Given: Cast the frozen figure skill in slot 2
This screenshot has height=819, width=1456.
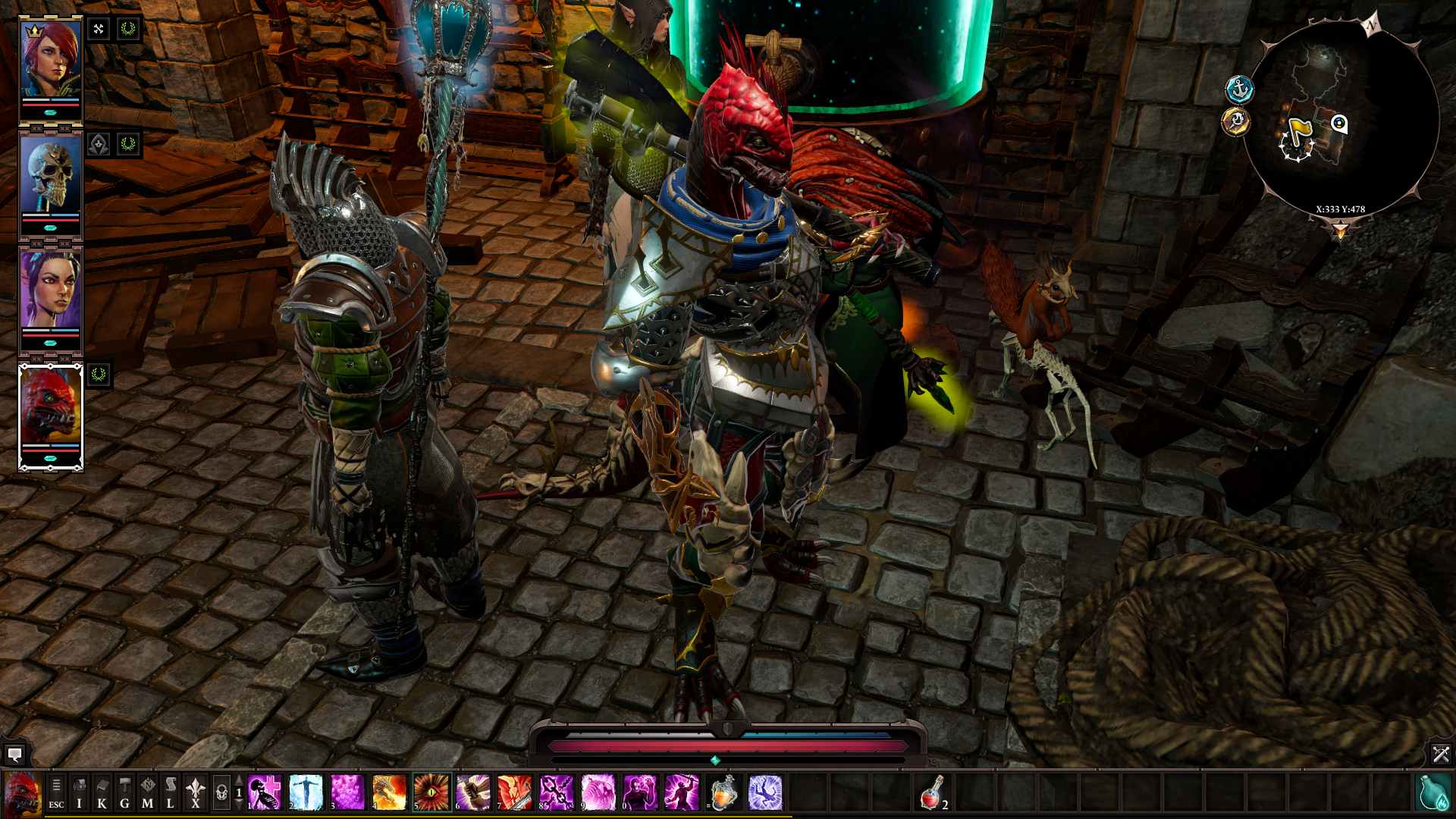Looking at the screenshot, I should [306, 792].
